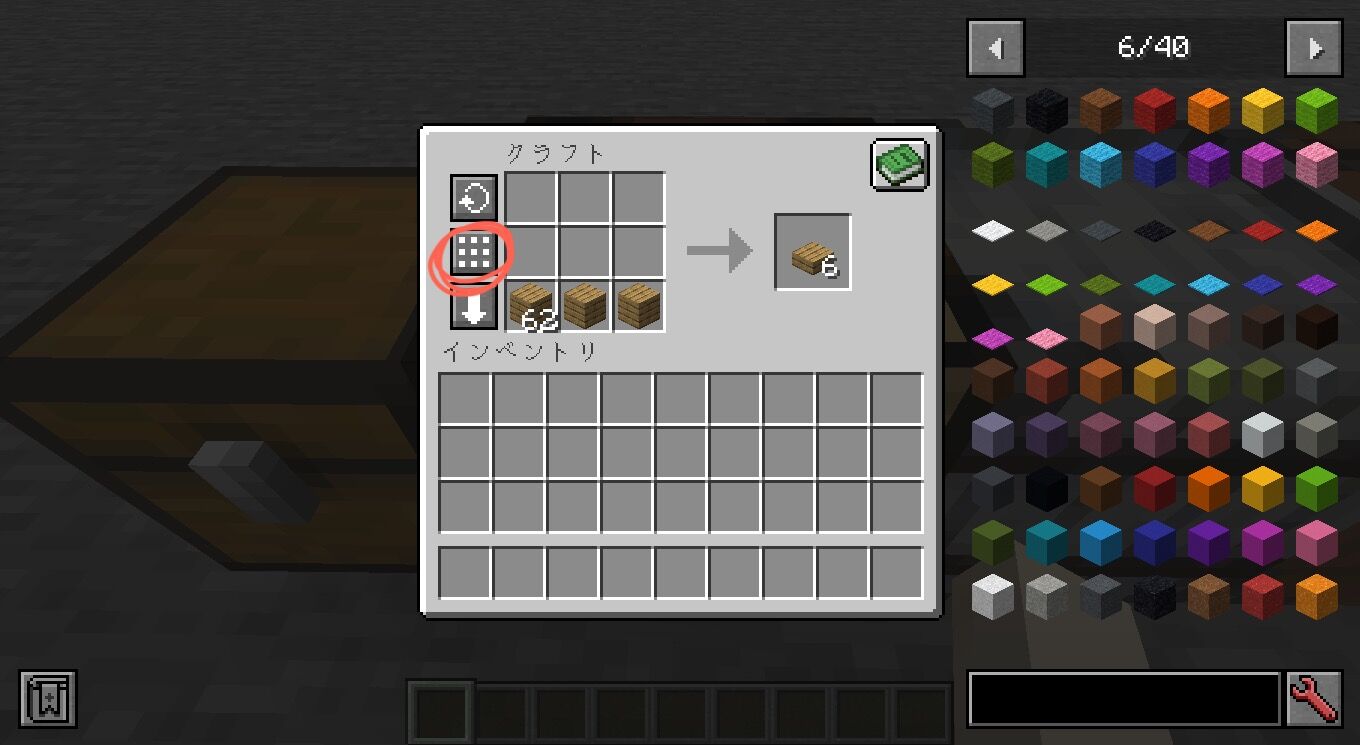The image size is (1360, 745).
Task: Click the banner icon in bottom-left corner
Action: (x=50, y=700)
